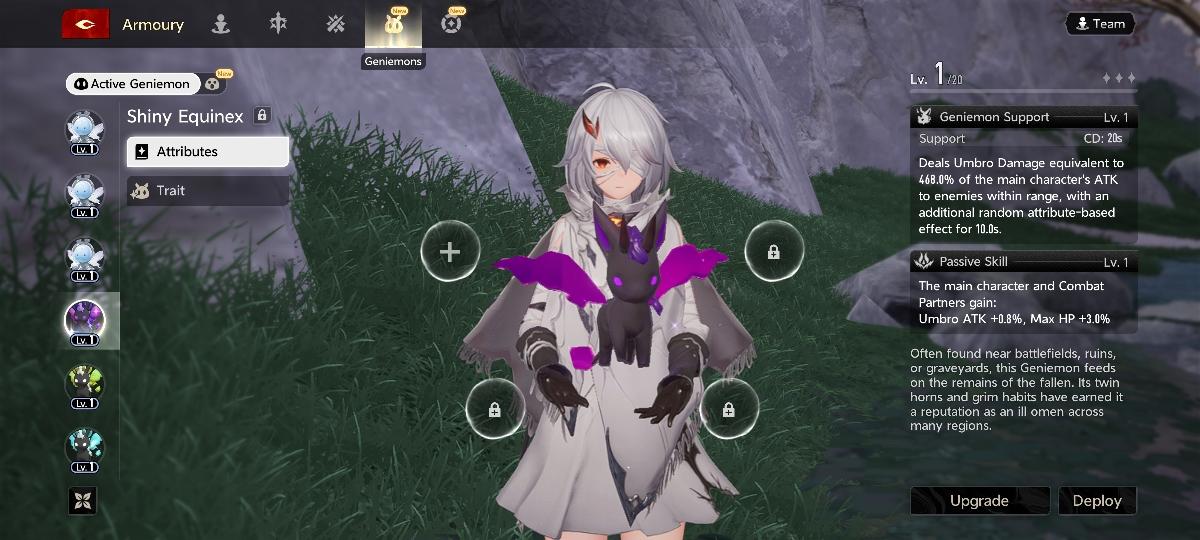The image size is (1200, 540).
Task: Open the Trait panel
Action: tap(207, 190)
